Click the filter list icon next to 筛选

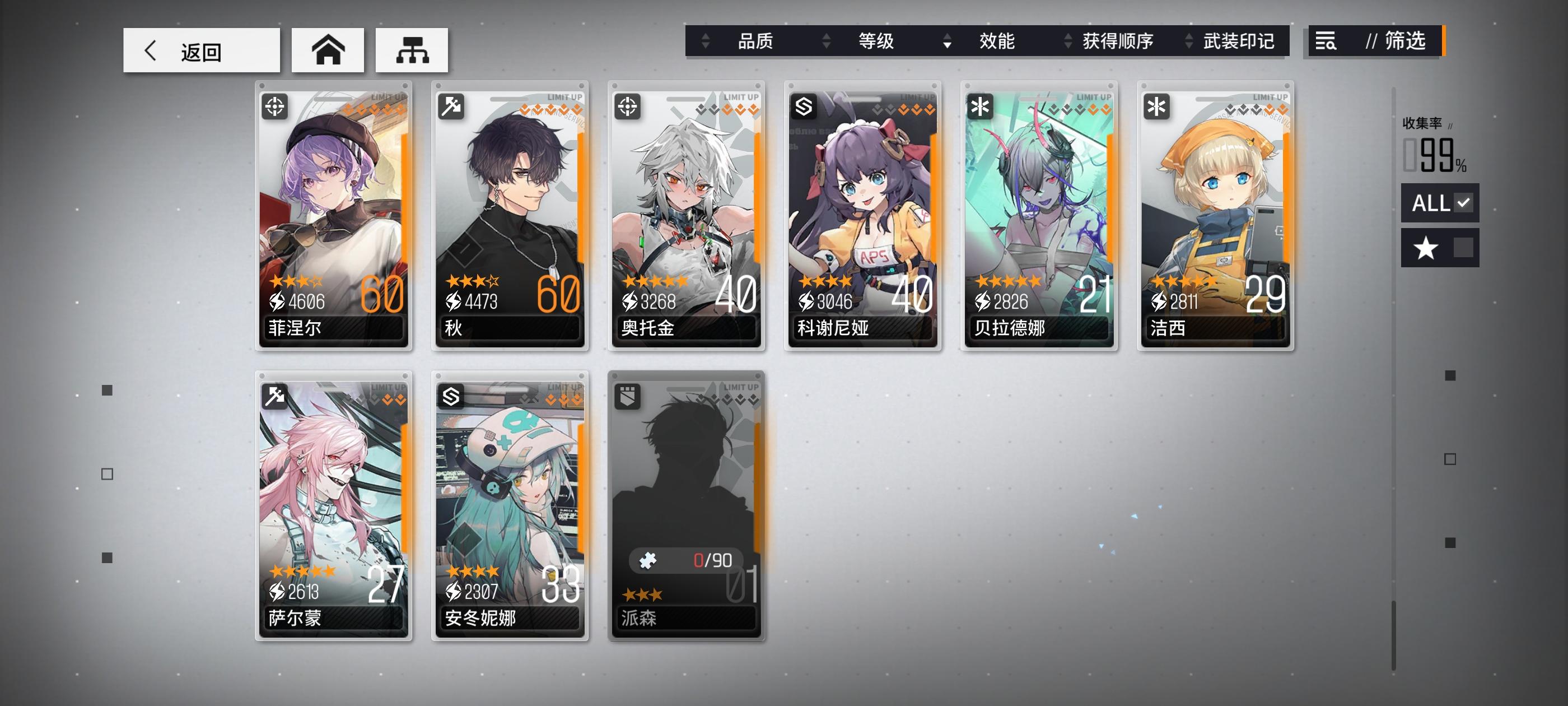click(1325, 42)
